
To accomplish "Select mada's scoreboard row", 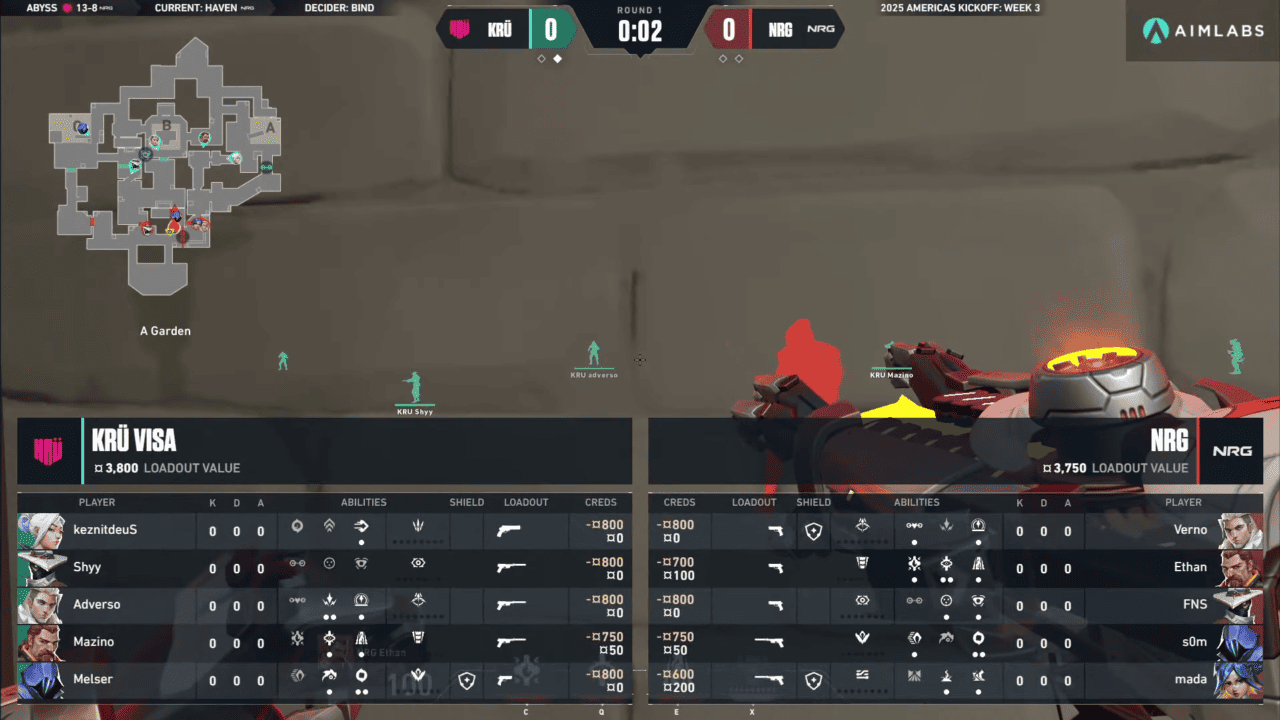I will [x=955, y=680].
